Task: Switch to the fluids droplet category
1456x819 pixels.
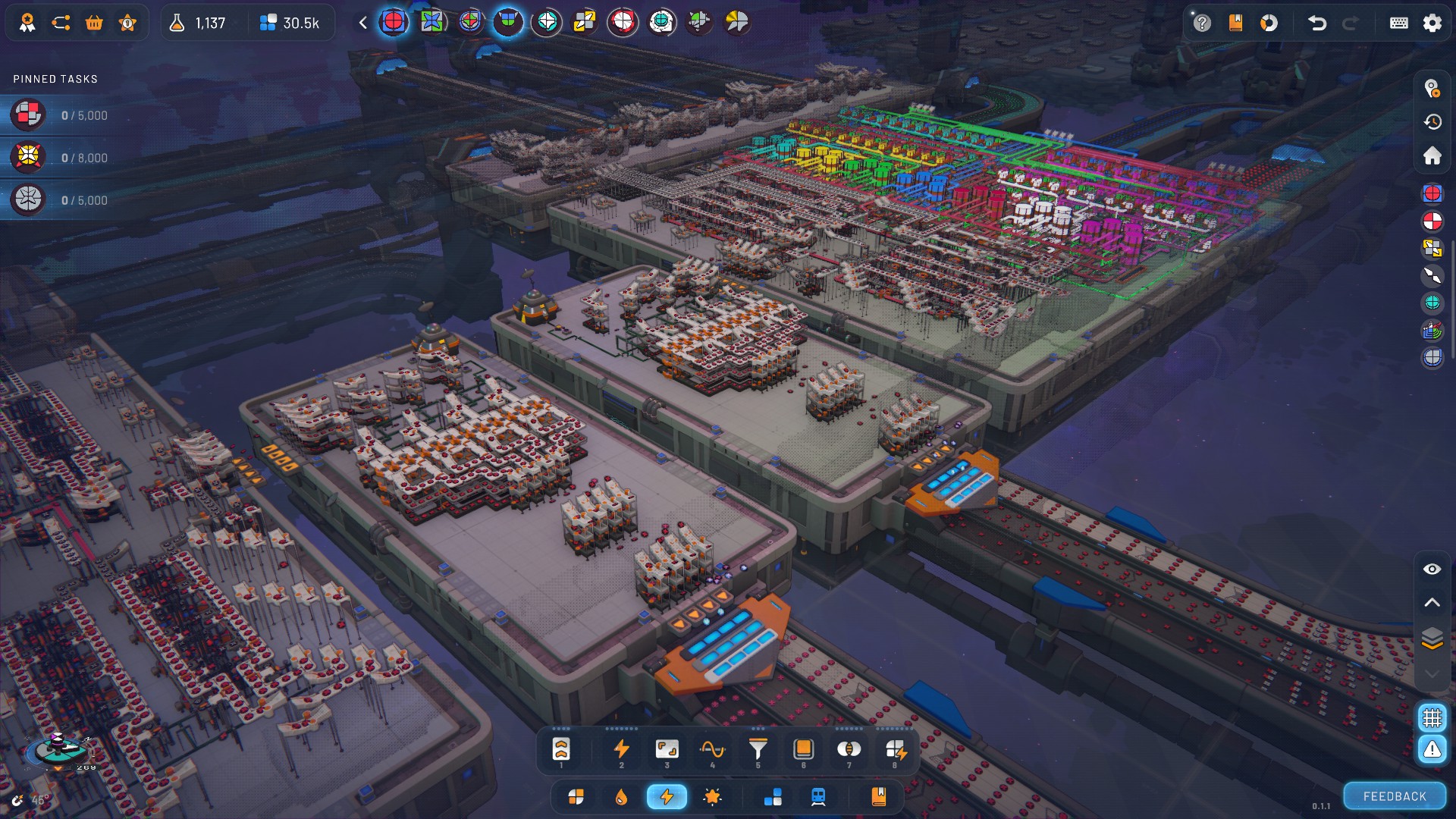Action: [x=621, y=797]
